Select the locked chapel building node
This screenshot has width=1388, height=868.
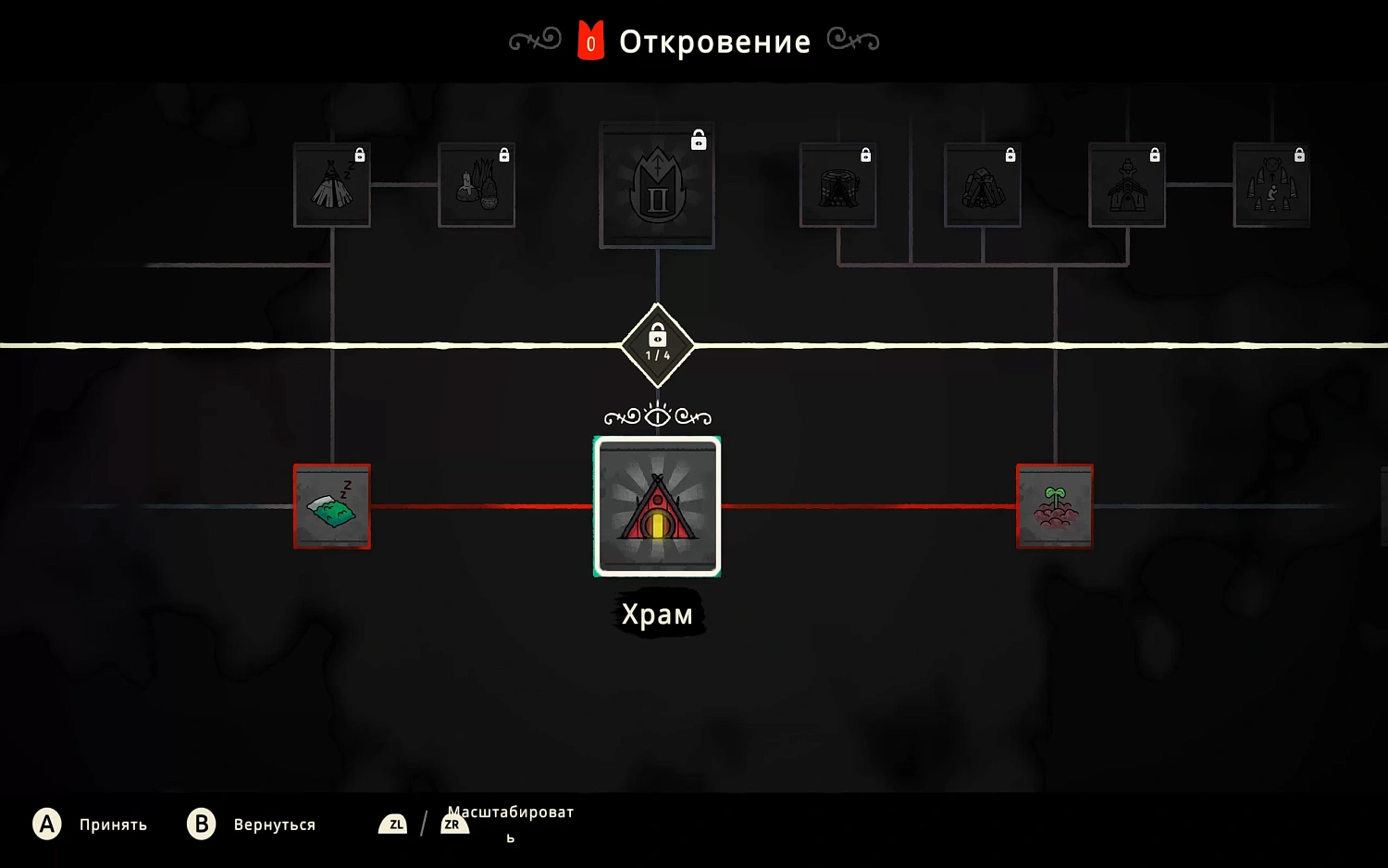click(x=1127, y=185)
